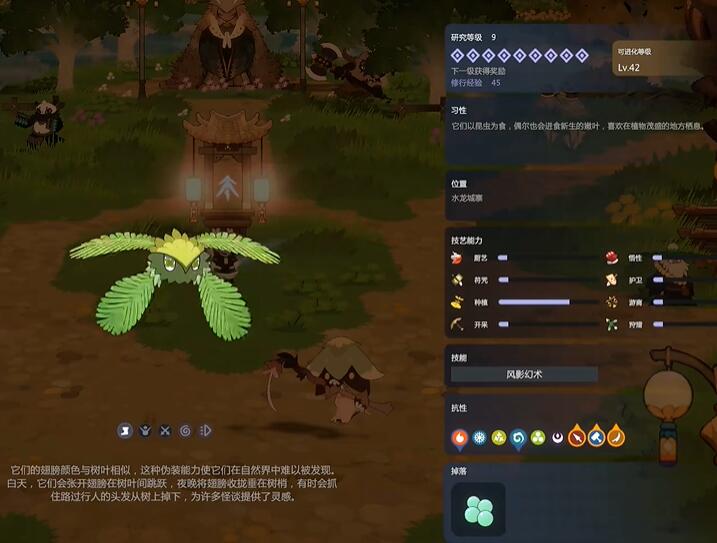717x543 pixels.
Task: Open the 风影幻术 skill entry
Action: (524, 374)
